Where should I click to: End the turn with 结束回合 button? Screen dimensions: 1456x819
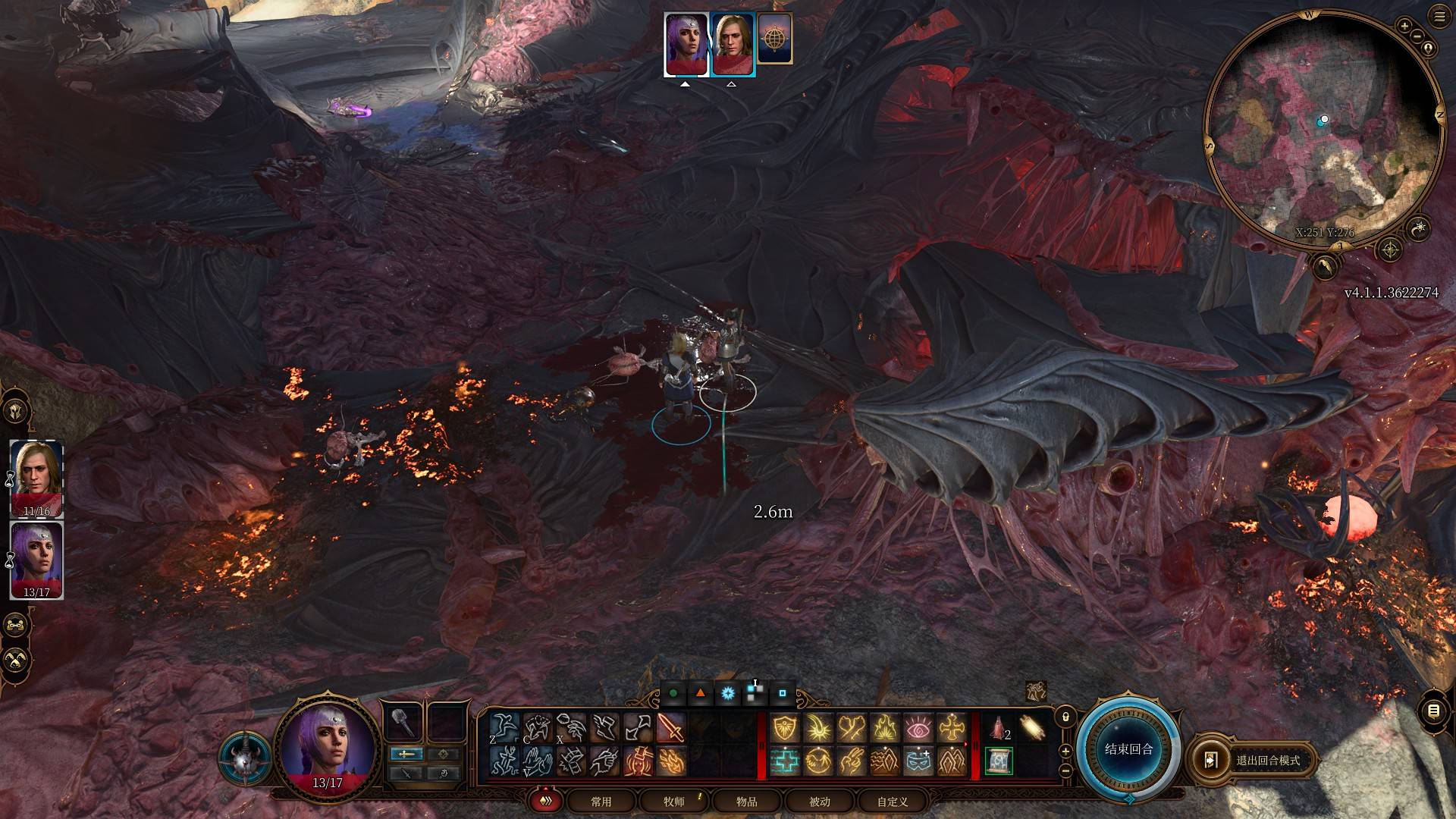(x=1128, y=749)
